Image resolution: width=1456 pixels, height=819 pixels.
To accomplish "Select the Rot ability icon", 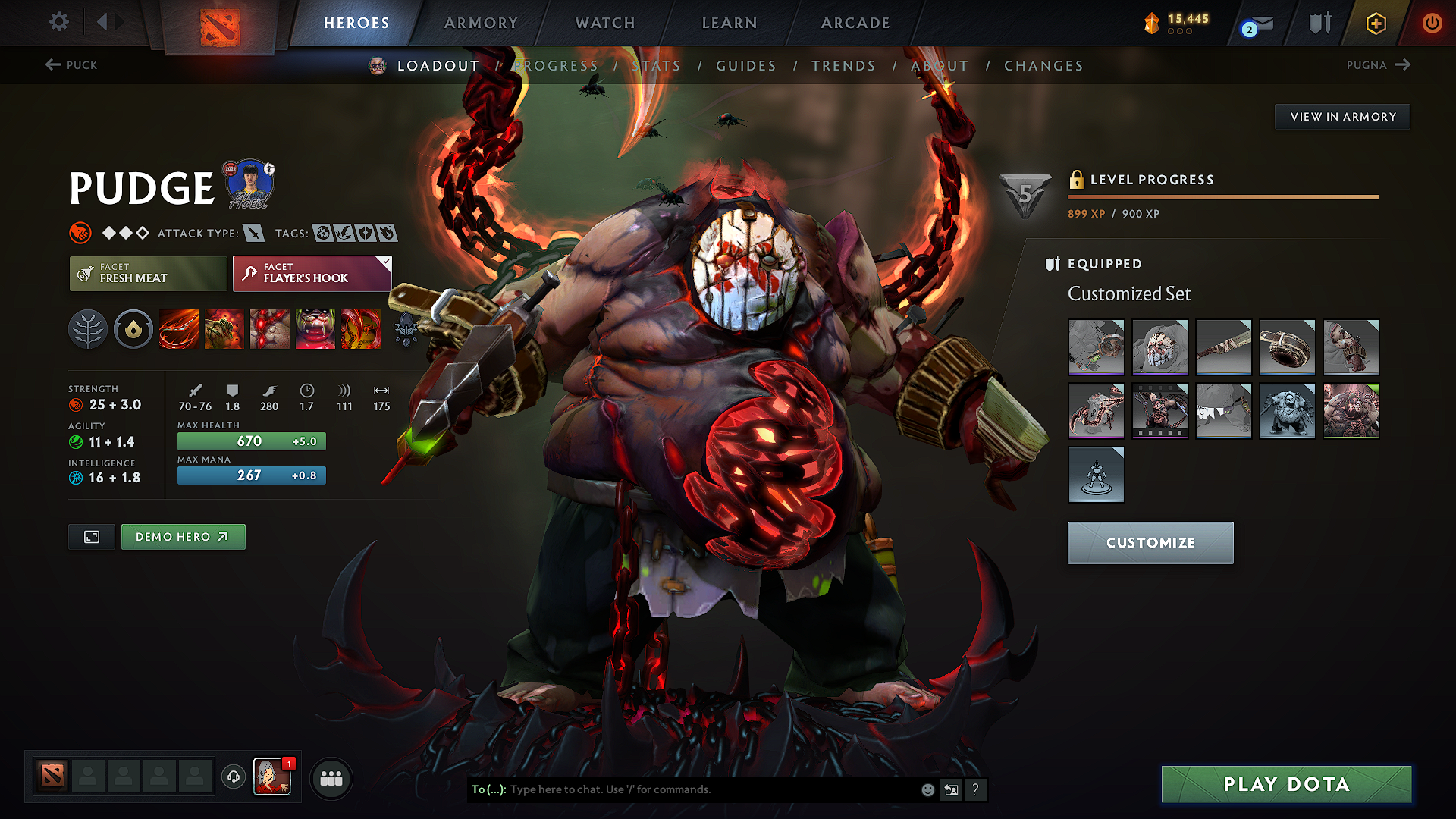I will [224, 329].
